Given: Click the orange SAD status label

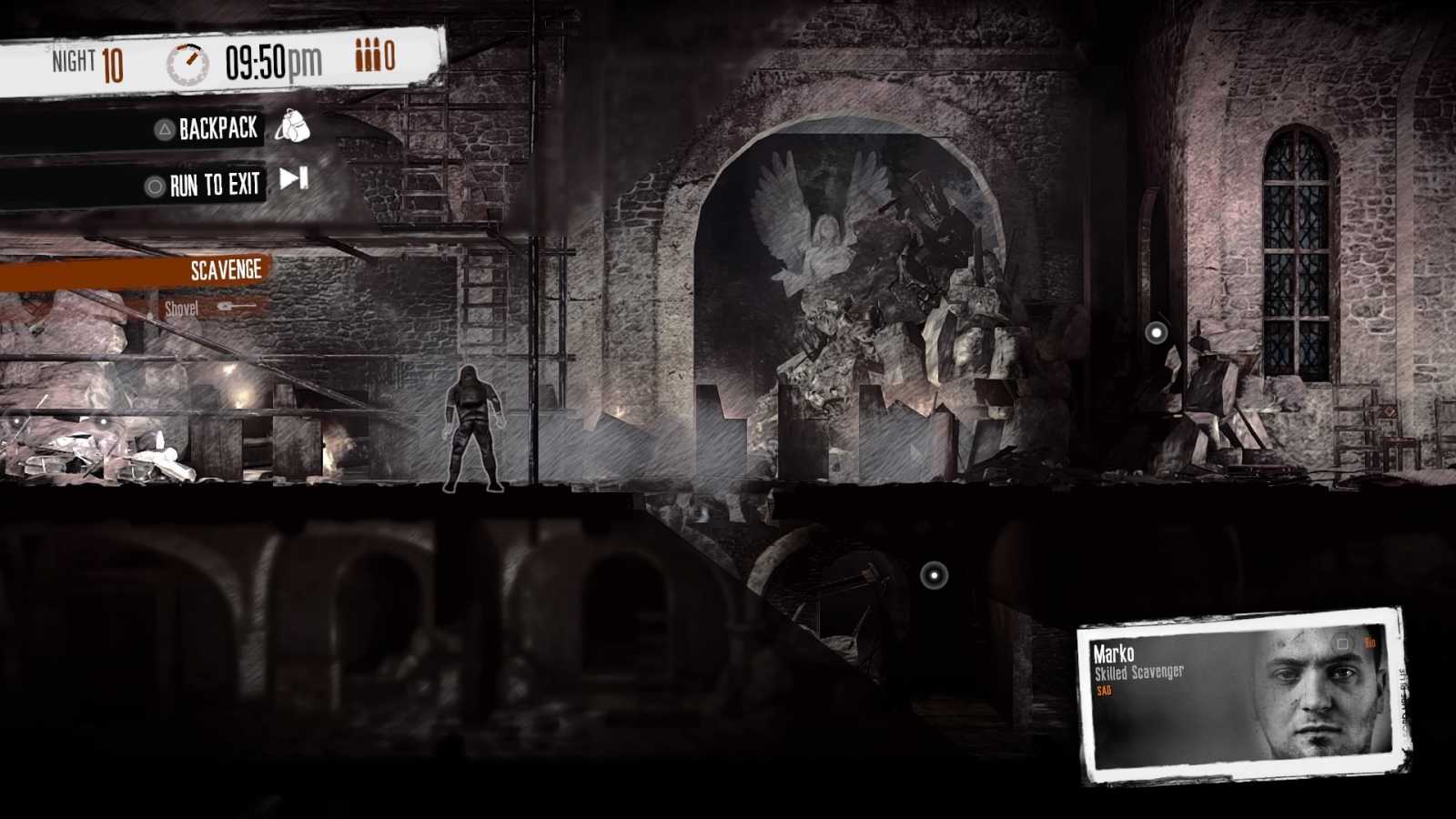Looking at the screenshot, I should pyautogui.click(x=1106, y=692).
